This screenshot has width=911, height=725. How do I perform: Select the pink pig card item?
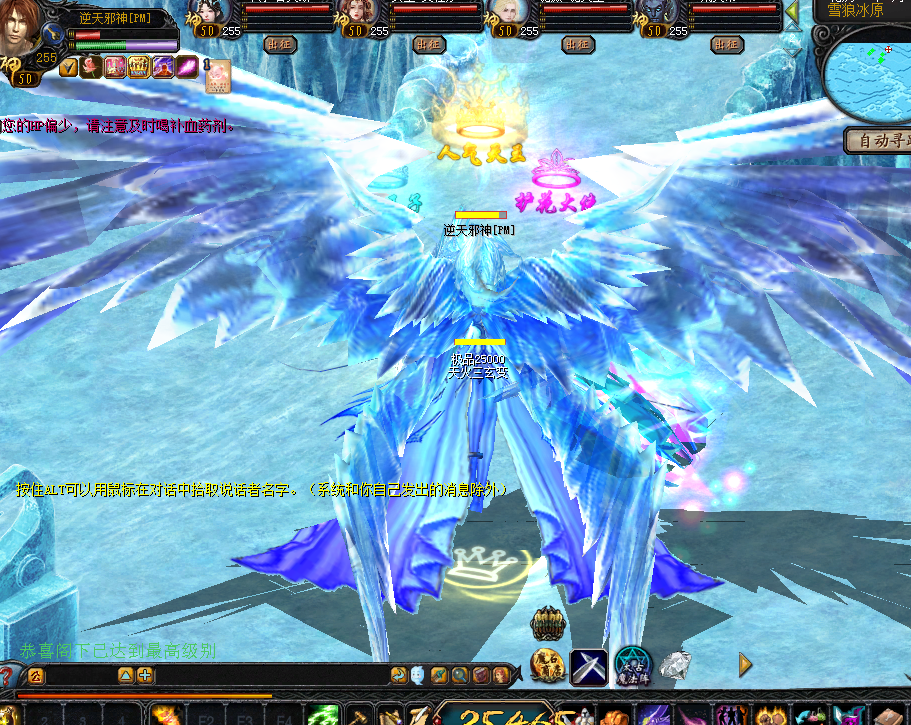pyautogui.click(x=219, y=78)
